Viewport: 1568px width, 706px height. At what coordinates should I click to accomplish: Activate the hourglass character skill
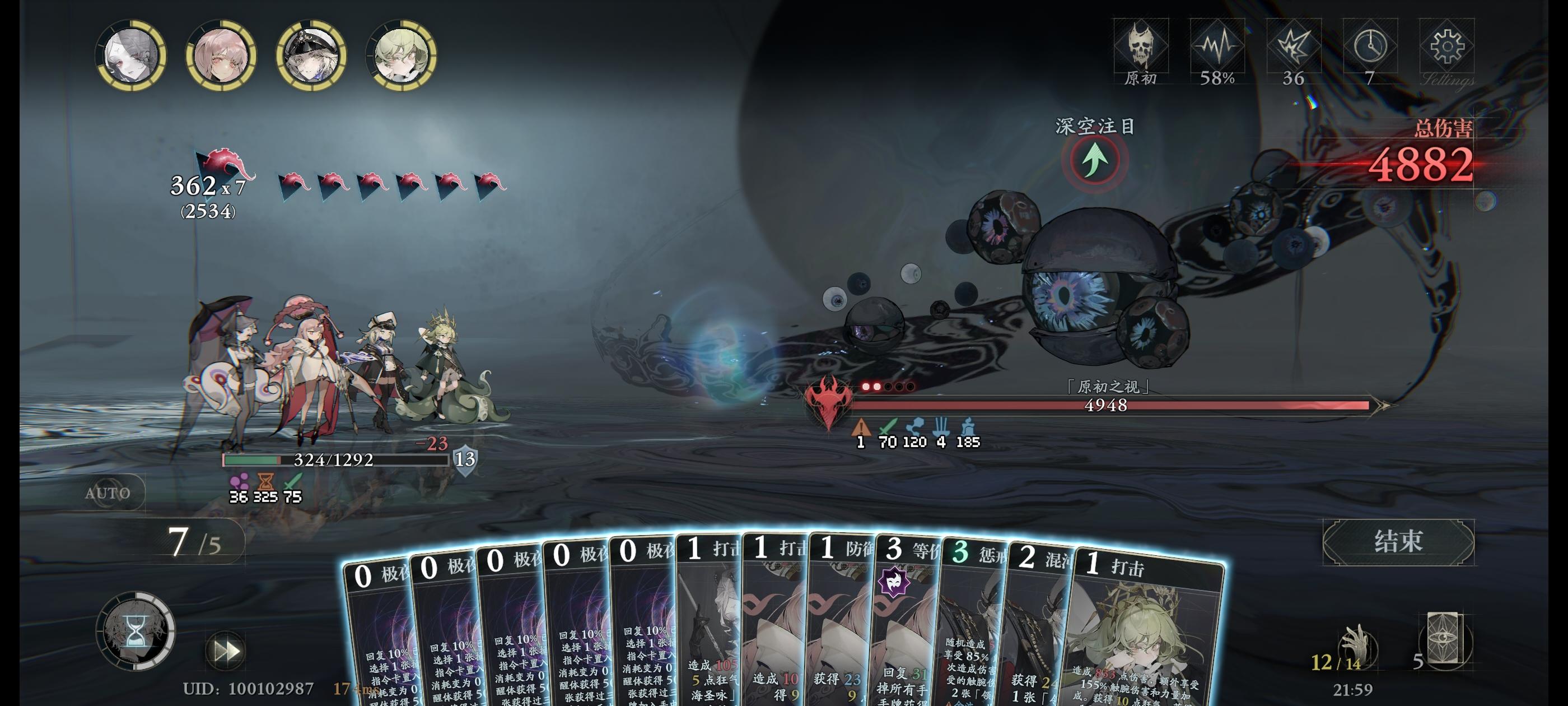click(136, 631)
